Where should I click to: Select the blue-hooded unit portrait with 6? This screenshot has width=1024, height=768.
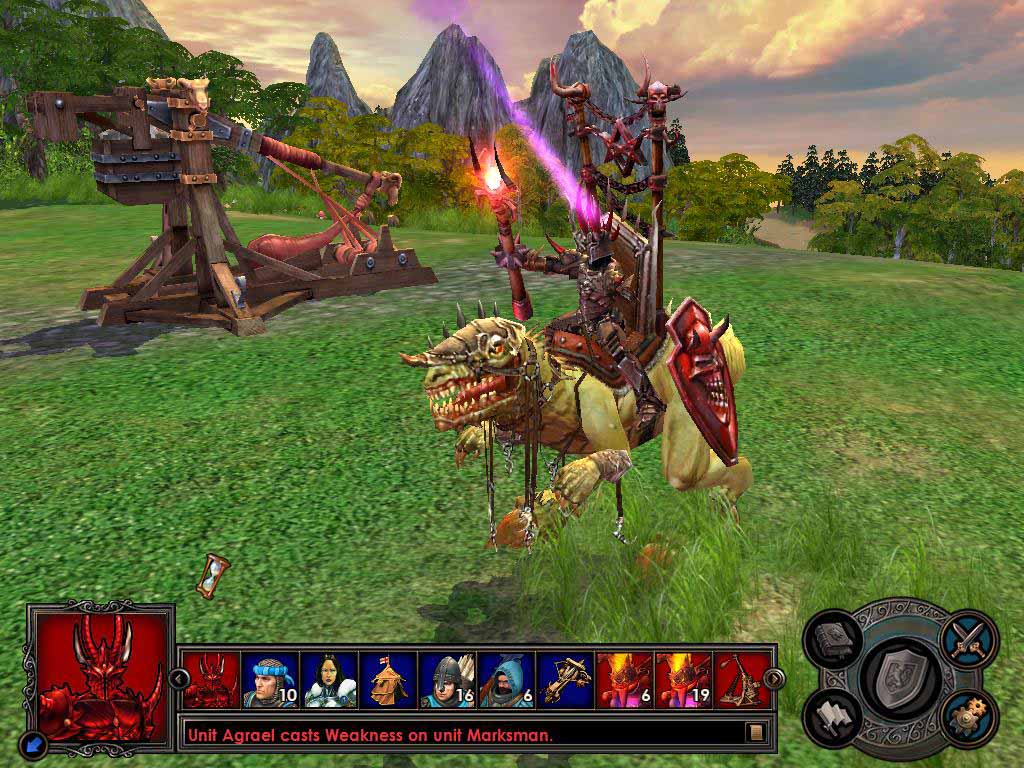coord(507,680)
